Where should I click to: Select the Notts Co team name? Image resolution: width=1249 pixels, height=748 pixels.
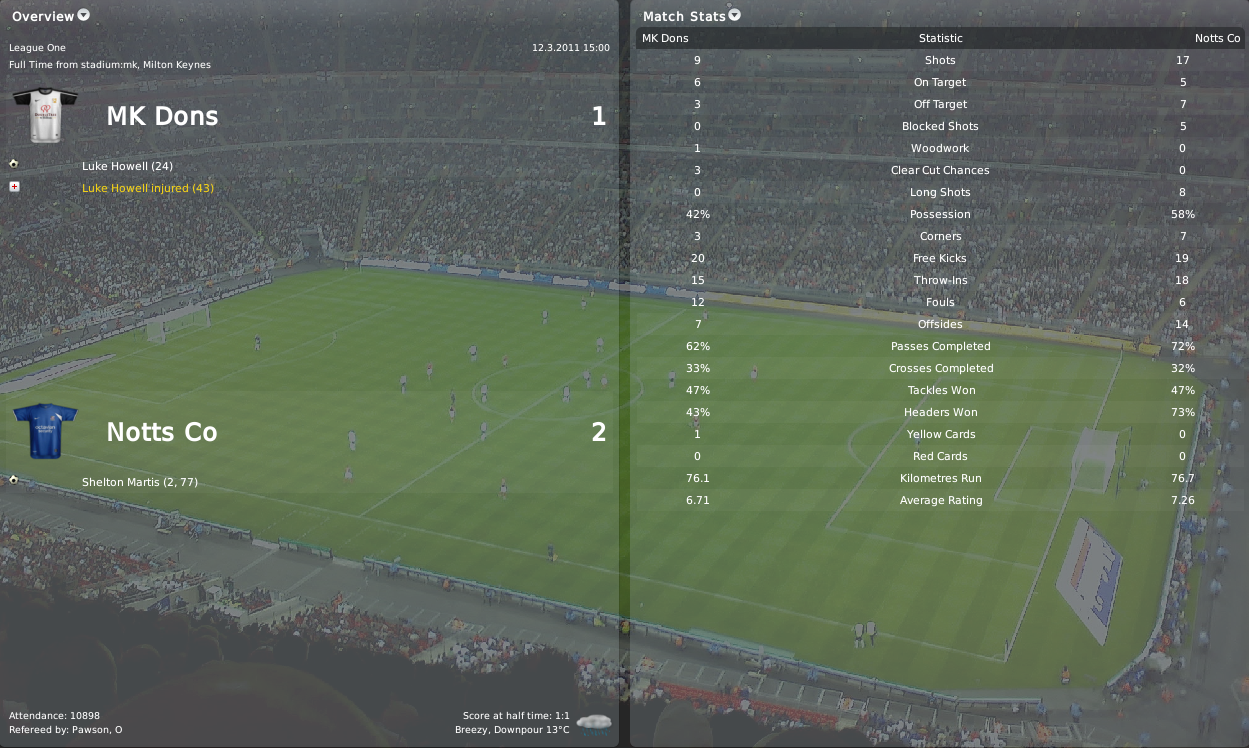[x=162, y=432]
